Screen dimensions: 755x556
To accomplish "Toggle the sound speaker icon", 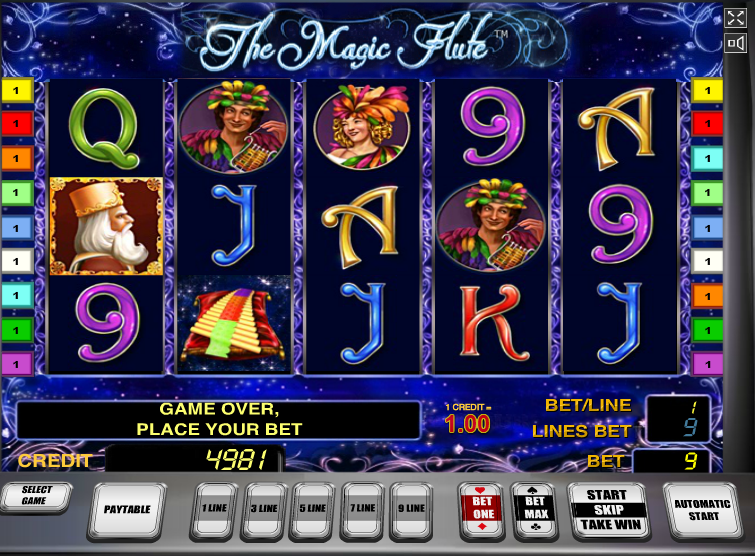I will [736, 43].
